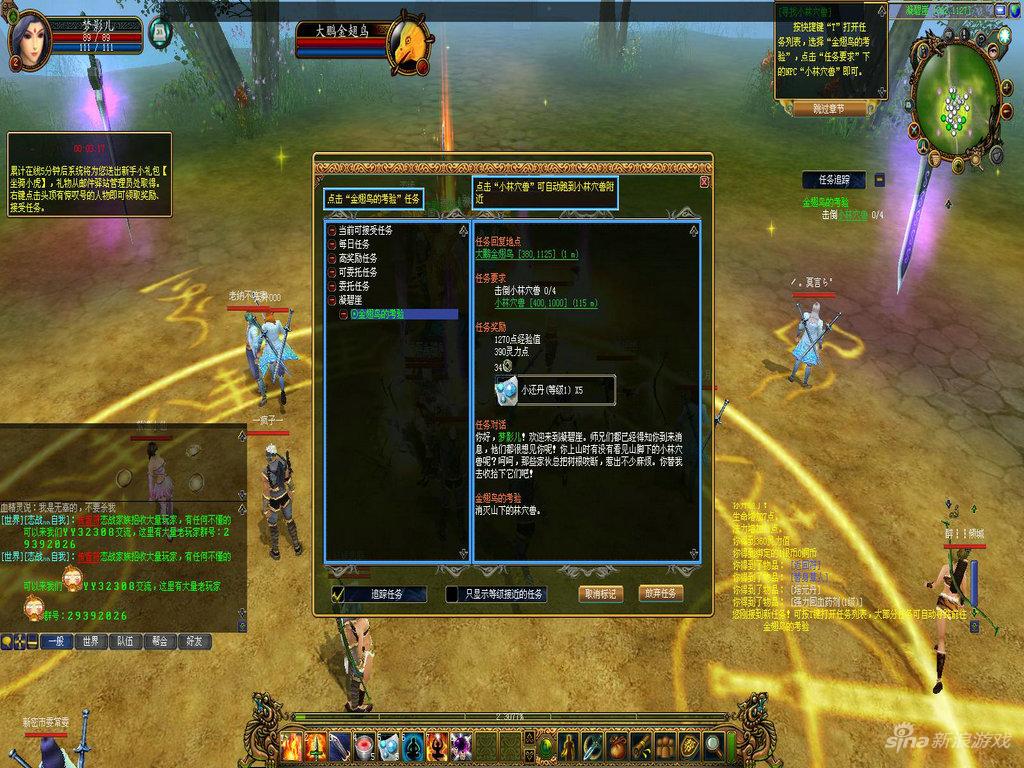
Task: Click the 放弃任务 abandon quest button
Action: coord(660,593)
